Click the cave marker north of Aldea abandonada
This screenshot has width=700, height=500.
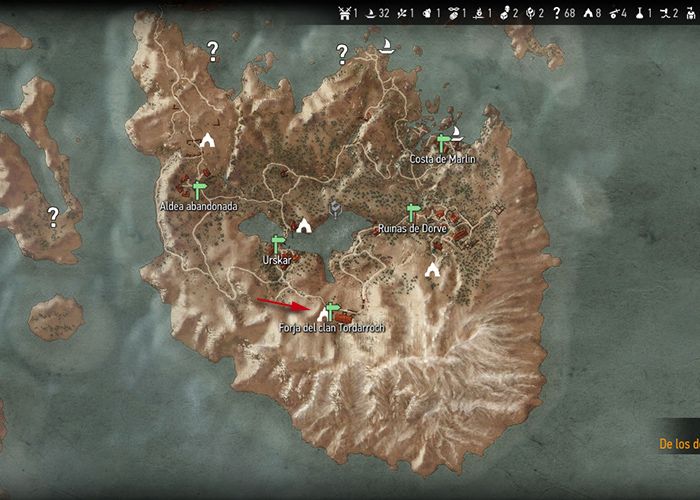pyautogui.click(x=207, y=140)
